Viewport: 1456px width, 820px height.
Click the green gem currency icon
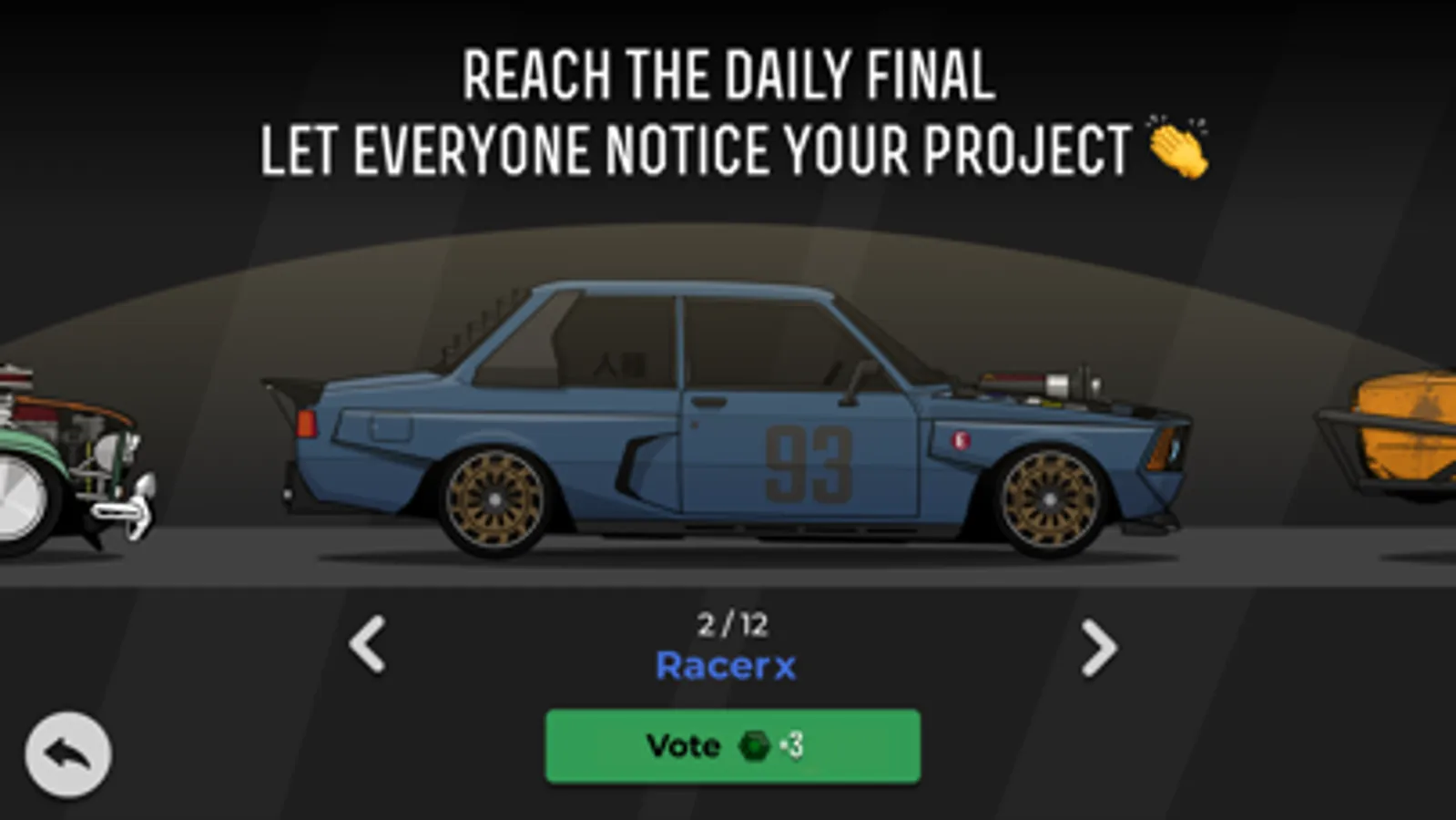click(x=752, y=744)
